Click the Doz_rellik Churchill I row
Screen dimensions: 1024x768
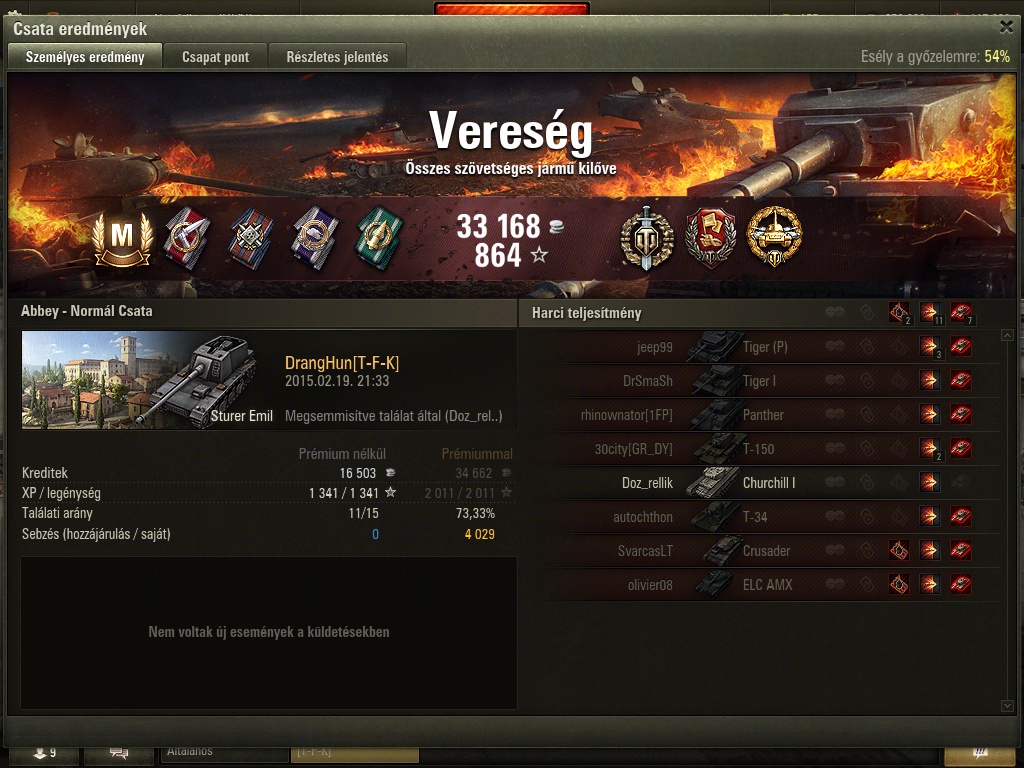(760, 483)
